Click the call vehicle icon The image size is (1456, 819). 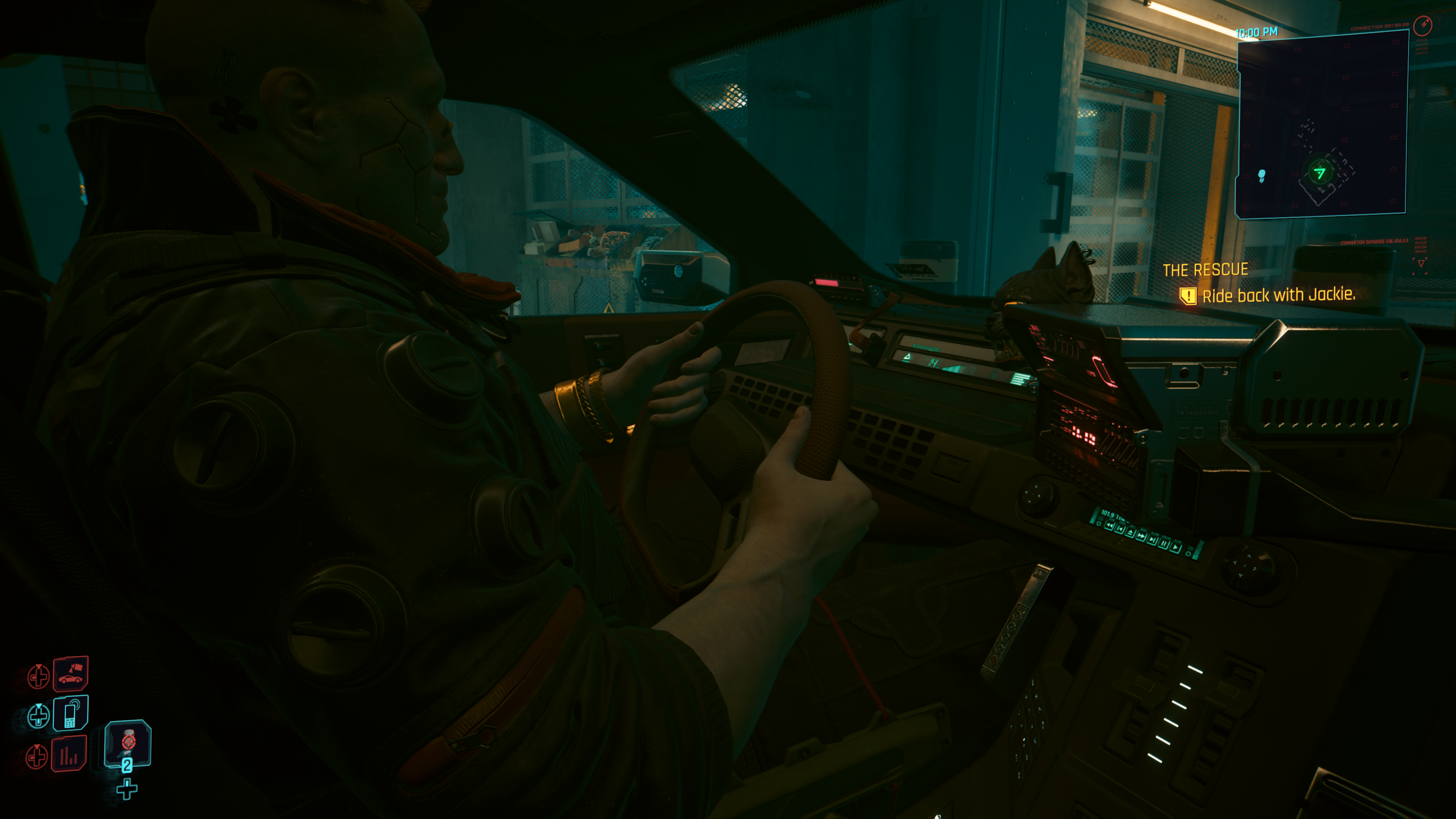[x=71, y=674]
